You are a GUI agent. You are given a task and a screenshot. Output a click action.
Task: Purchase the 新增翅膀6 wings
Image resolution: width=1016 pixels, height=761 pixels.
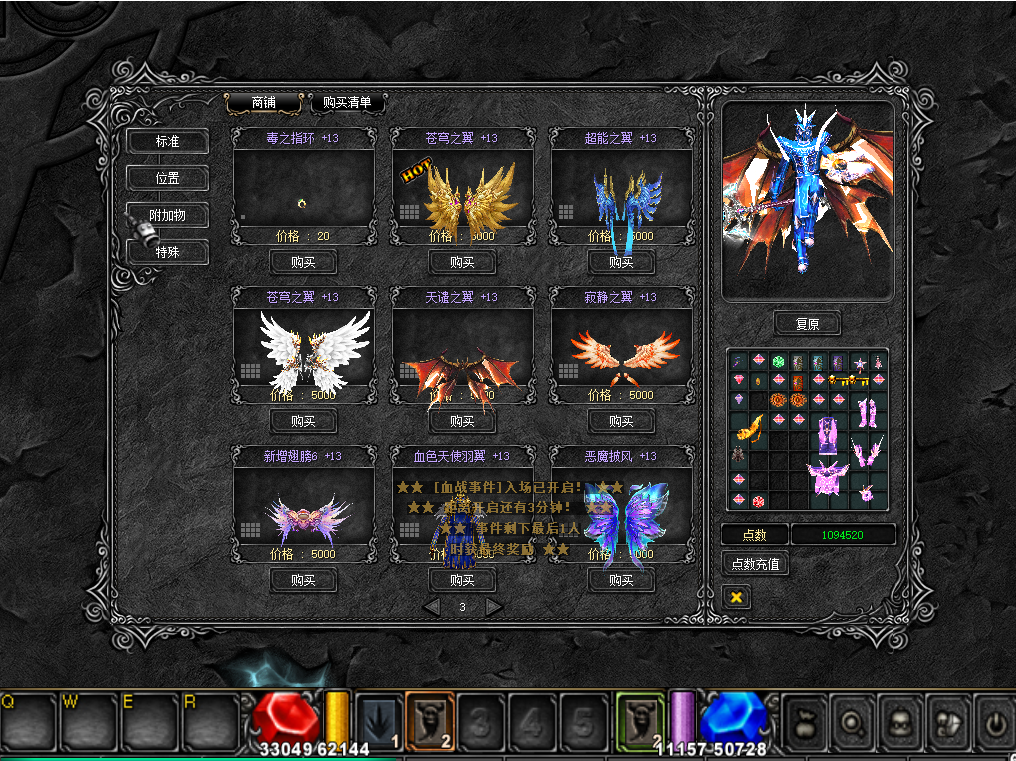pyautogui.click(x=303, y=580)
